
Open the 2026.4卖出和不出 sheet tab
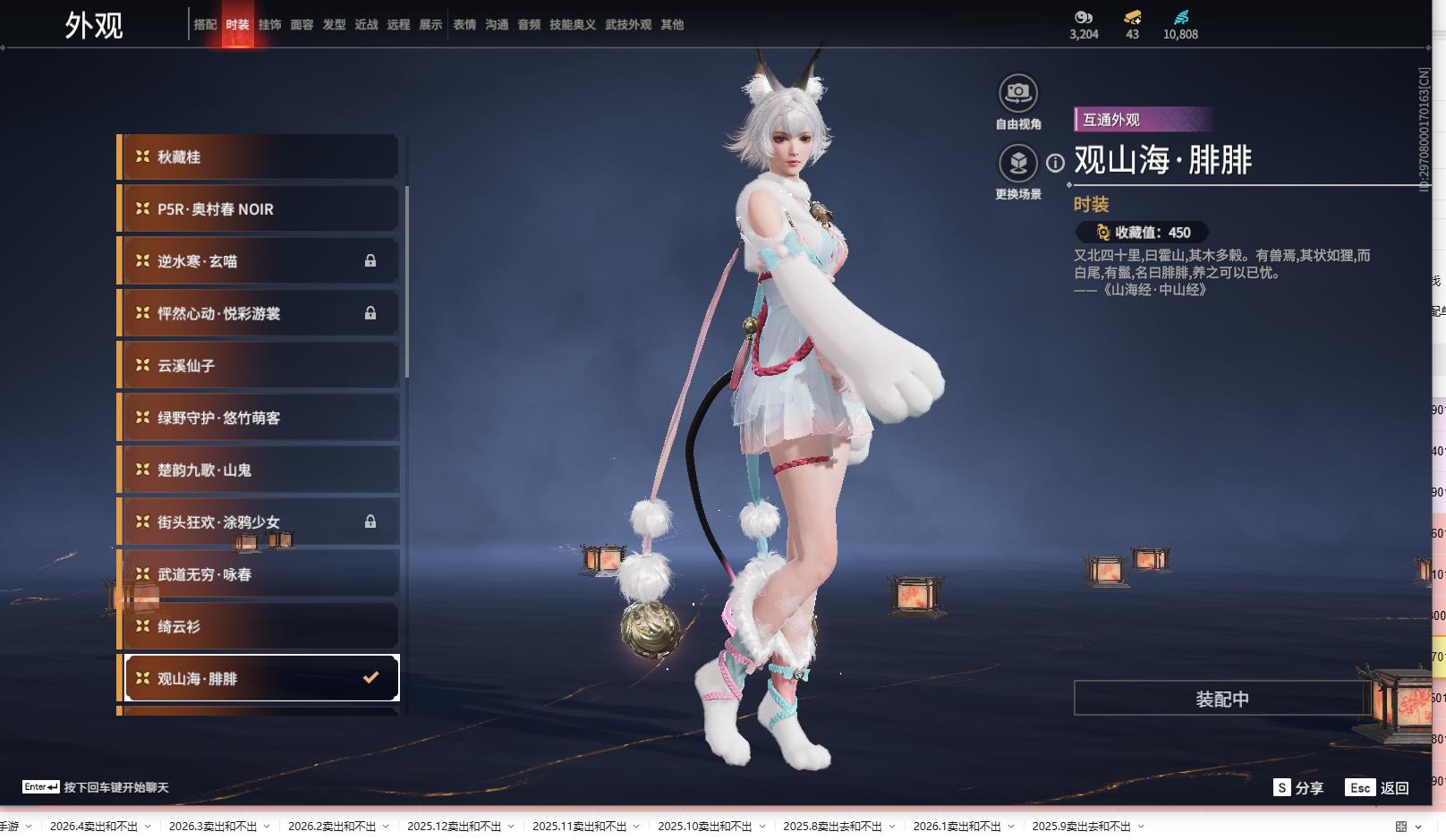coord(94,827)
